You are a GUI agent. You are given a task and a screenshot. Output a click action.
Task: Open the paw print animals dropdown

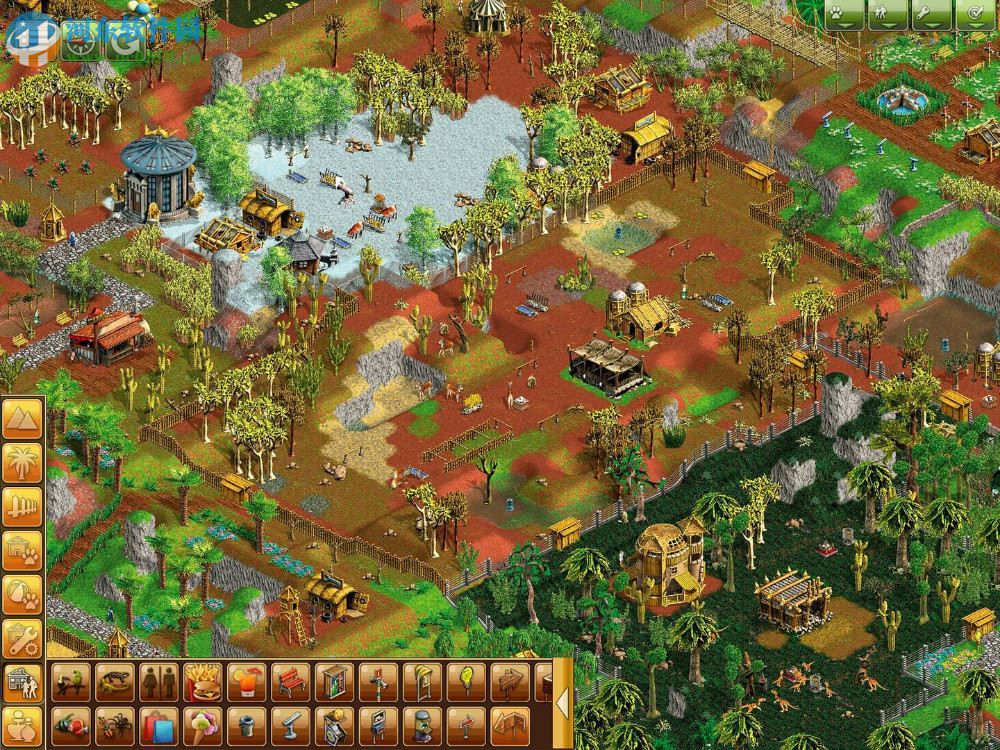pos(850,15)
